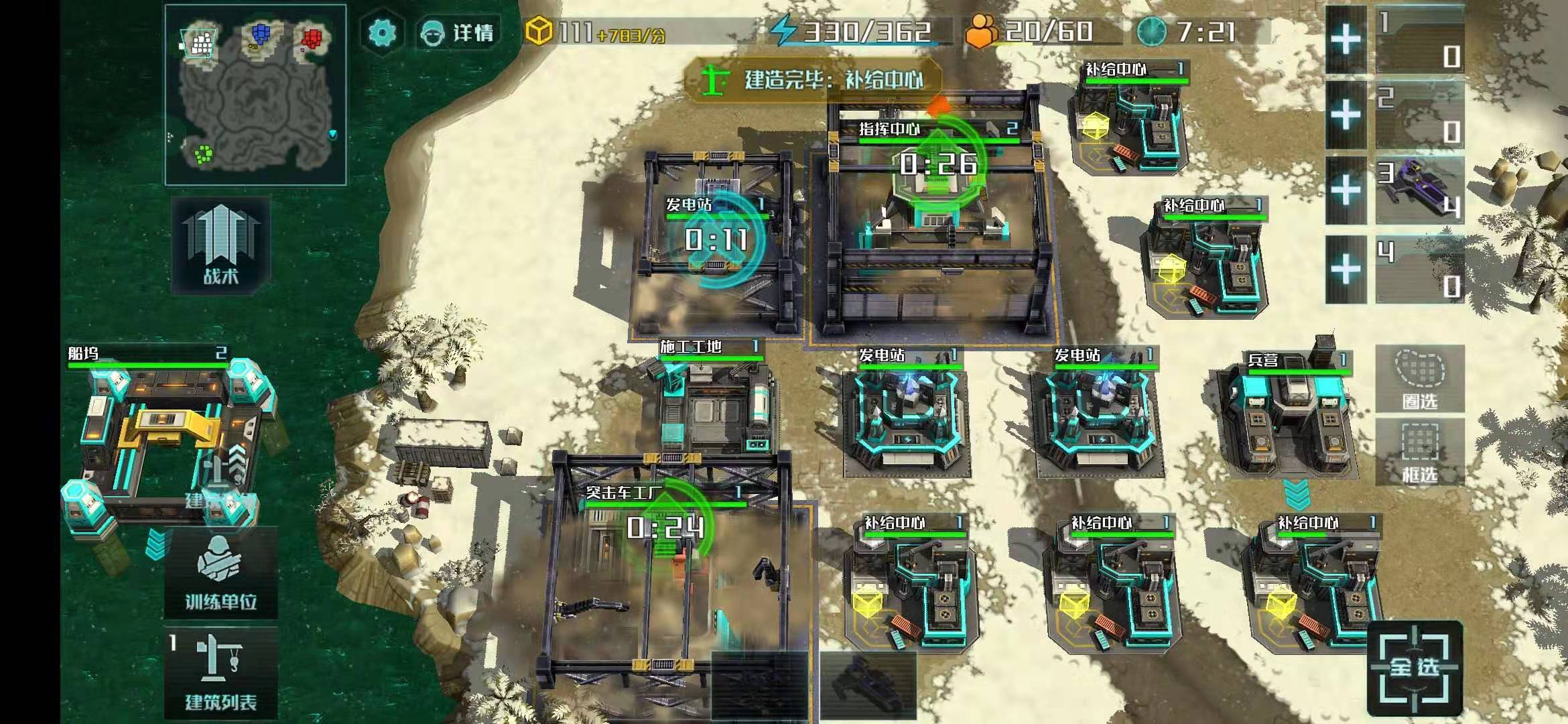1568x724 pixels.
Task: Select squad 3 with the purple vehicle
Action: click(x=1419, y=190)
